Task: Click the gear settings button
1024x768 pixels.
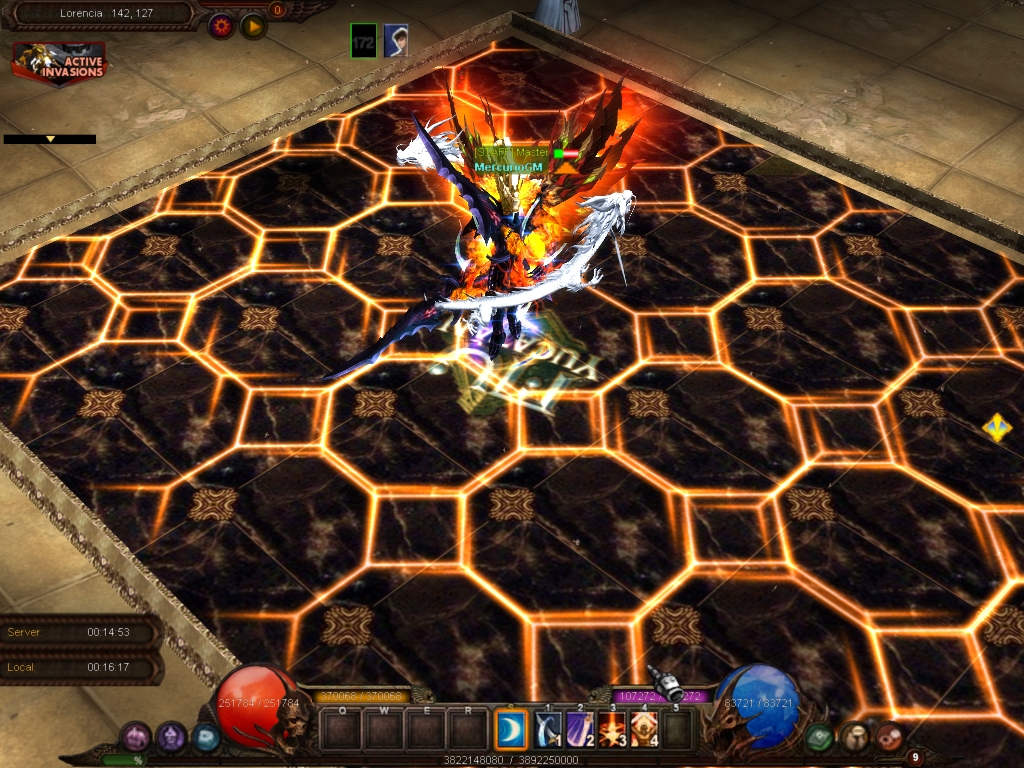Action: (x=221, y=26)
